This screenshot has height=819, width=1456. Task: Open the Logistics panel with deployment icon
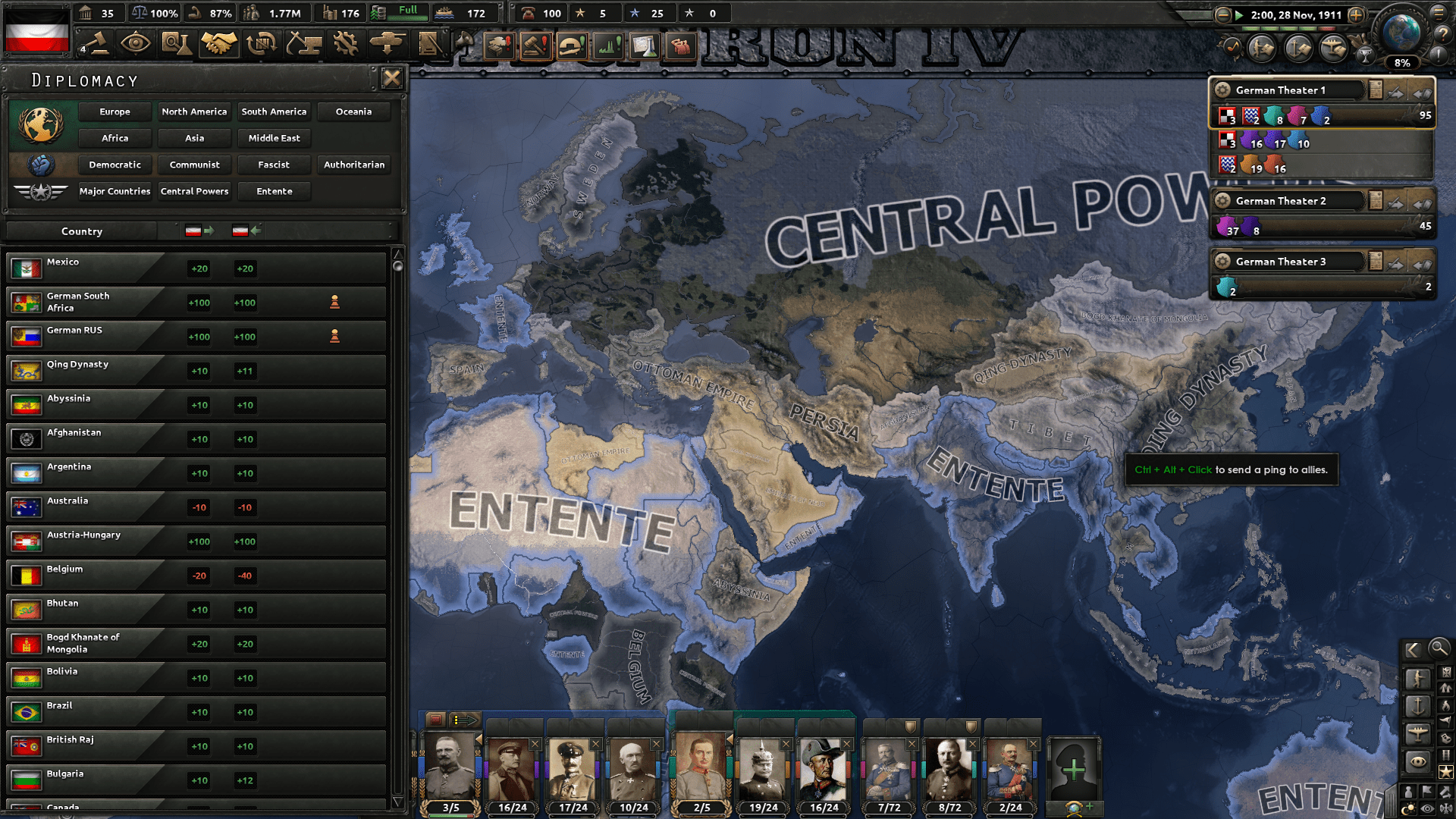click(x=387, y=44)
